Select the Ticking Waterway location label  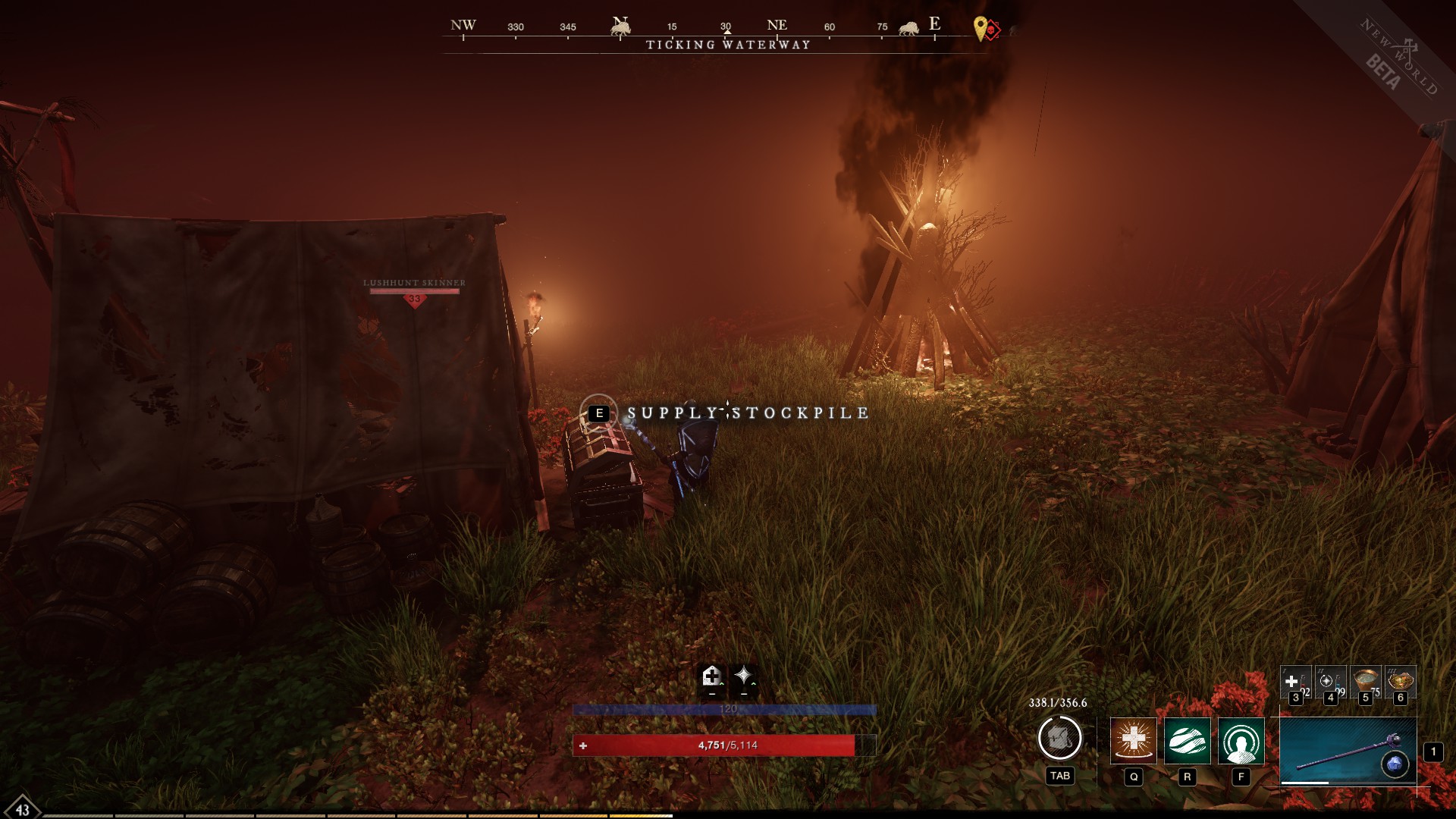(726, 45)
